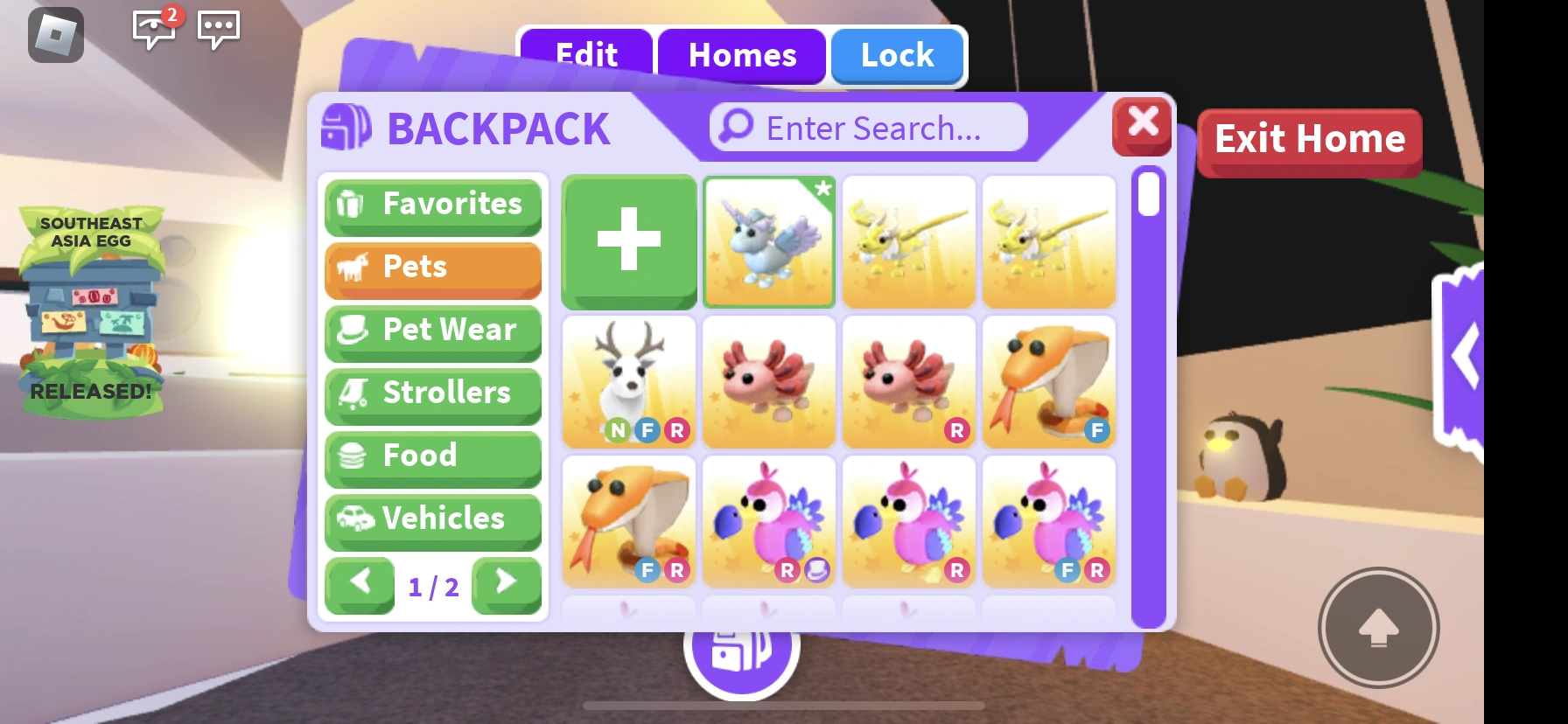Toggle the Lock option
The image size is (1568, 724).
point(896,55)
